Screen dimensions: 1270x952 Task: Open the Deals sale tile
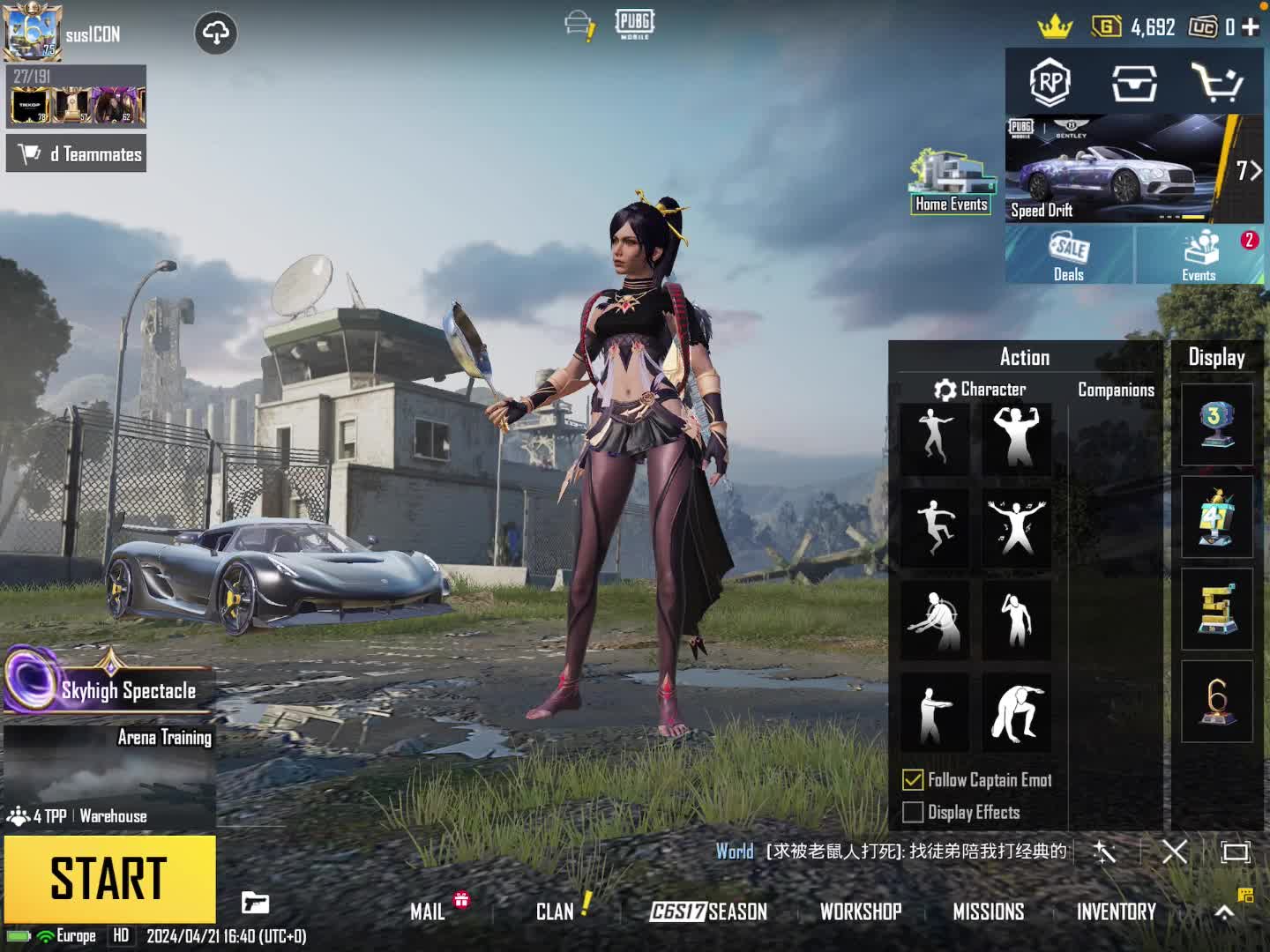pos(1069,255)
